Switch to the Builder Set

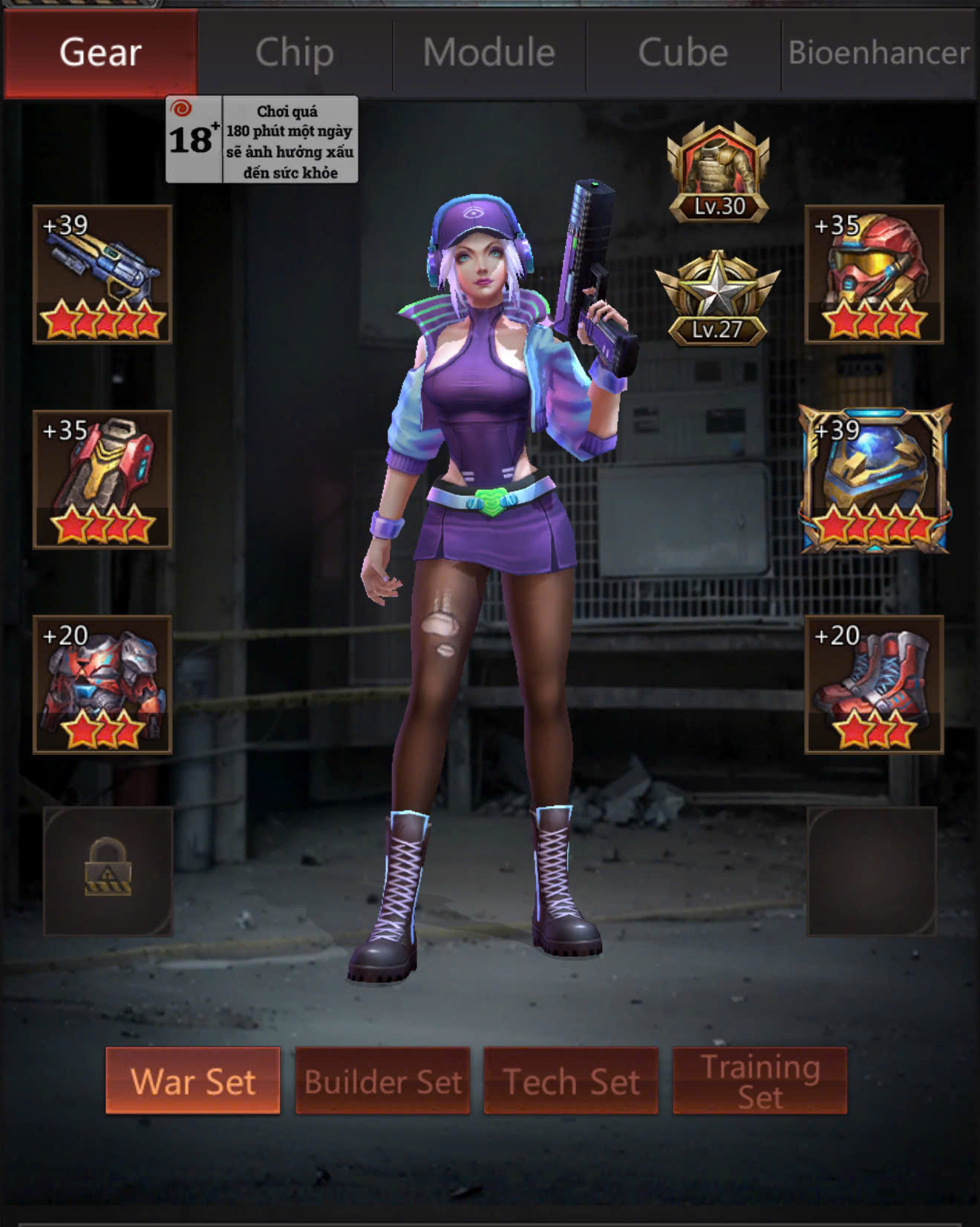point(382,1081)
